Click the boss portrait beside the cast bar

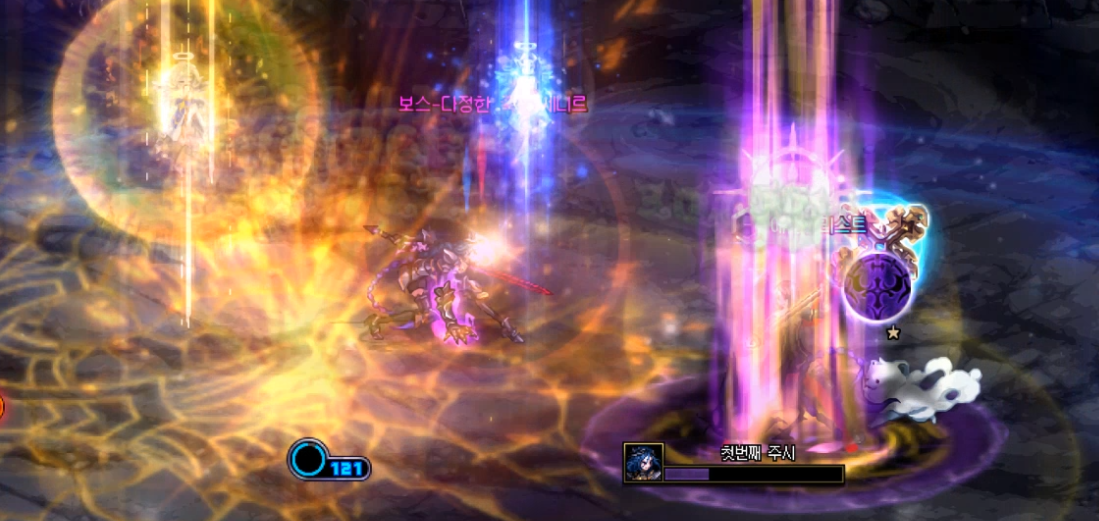641,463
